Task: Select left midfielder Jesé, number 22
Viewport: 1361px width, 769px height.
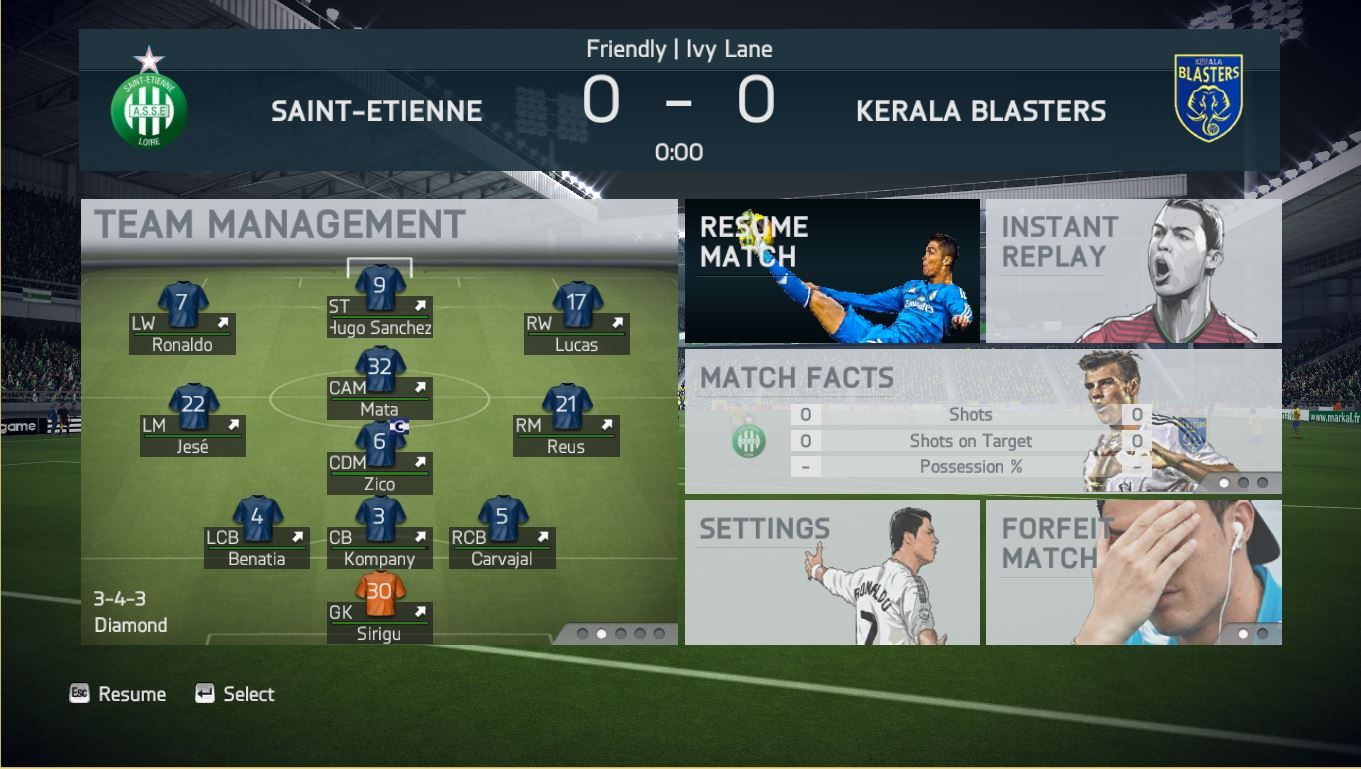Action: (x=193, y=420)
